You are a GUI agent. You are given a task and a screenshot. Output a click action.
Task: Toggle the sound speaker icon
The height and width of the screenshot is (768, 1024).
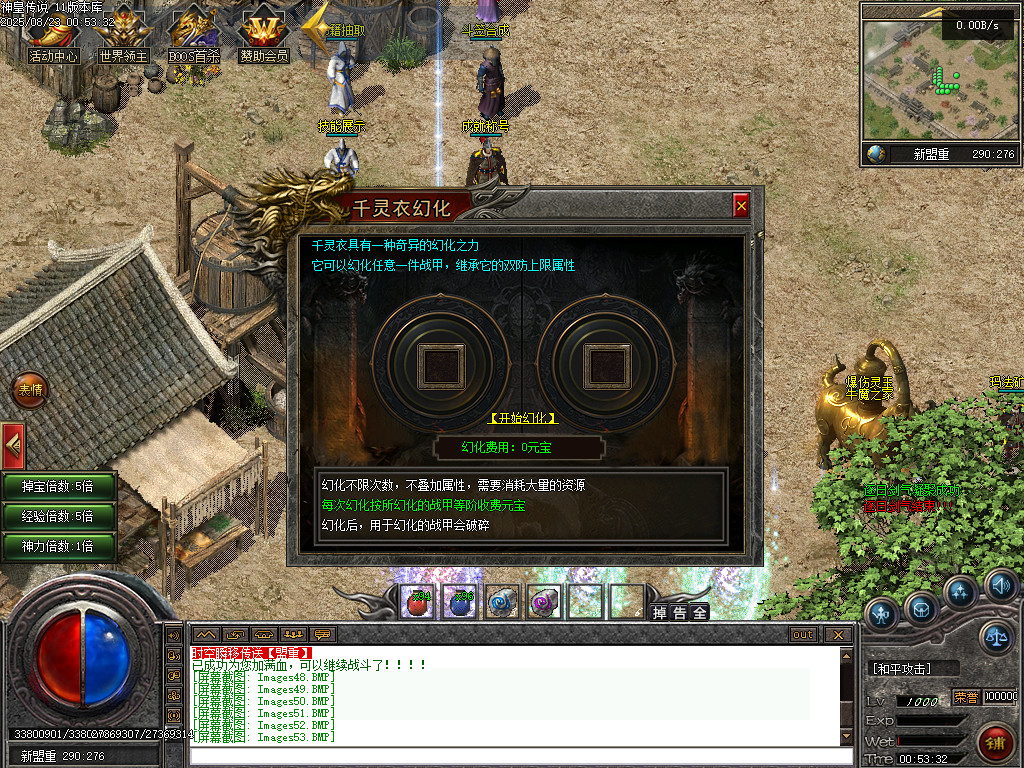1000,584
